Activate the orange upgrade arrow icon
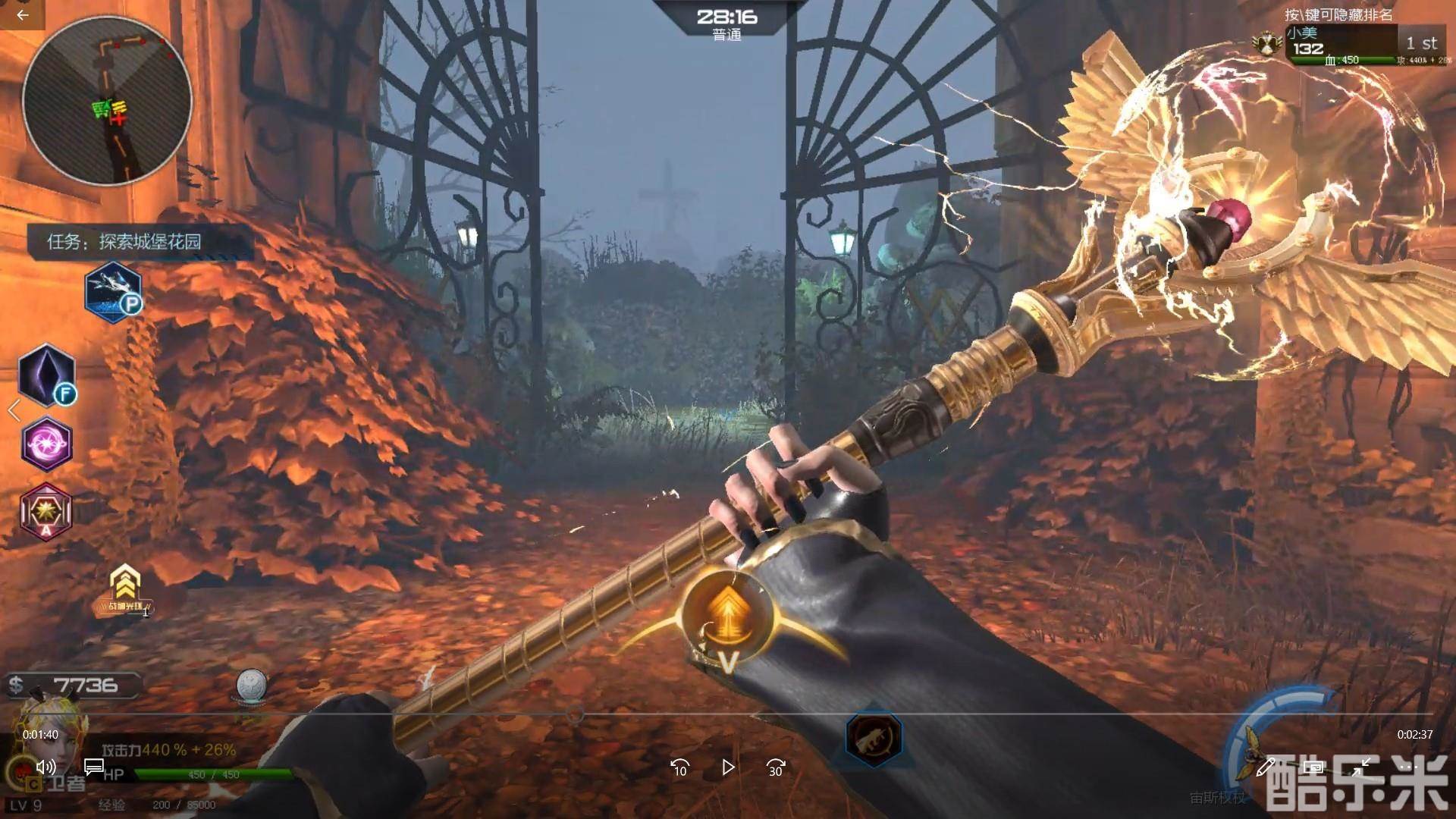This screenshot has height=819, width=1456. coord(726,611)
